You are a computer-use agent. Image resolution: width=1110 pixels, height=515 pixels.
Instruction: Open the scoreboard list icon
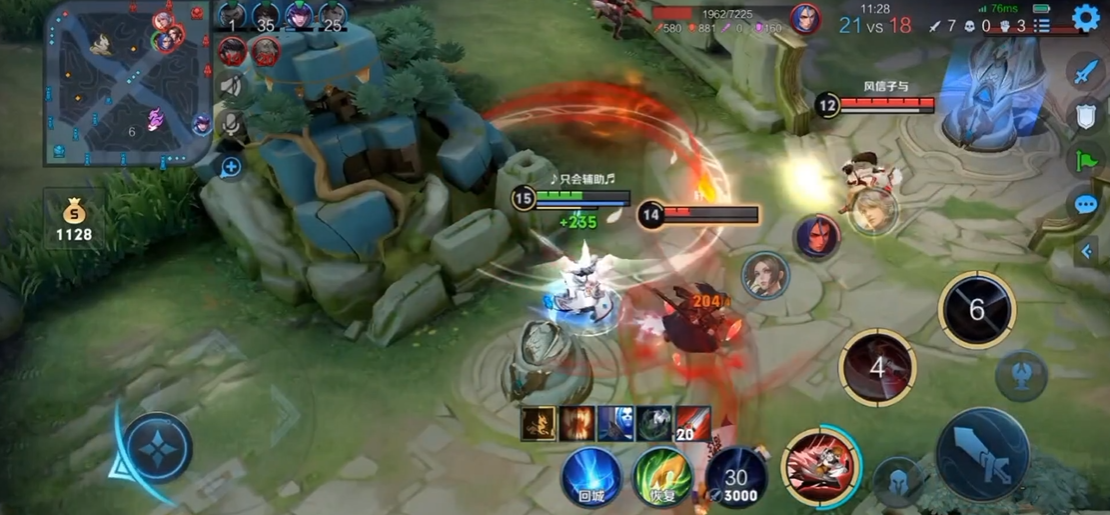(x=1041, y=26)
